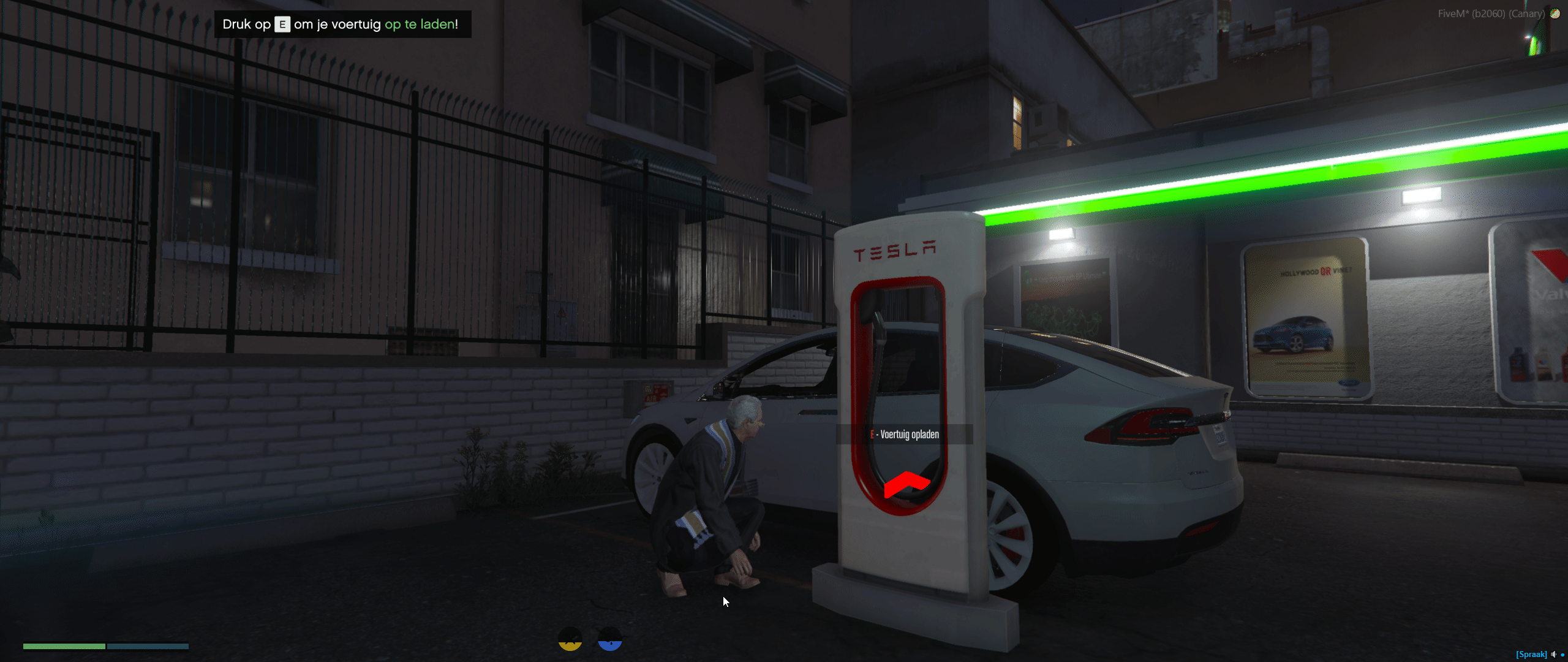Click the Spraak voice speaker icon
Image resolution: width=1568 pixels, height=662 pixels.
coord(1553,654)
